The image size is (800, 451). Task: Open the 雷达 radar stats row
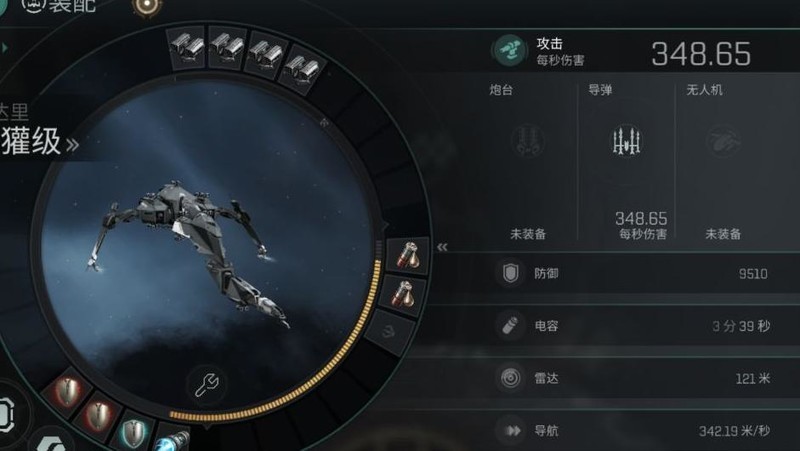tap(638, 379)
